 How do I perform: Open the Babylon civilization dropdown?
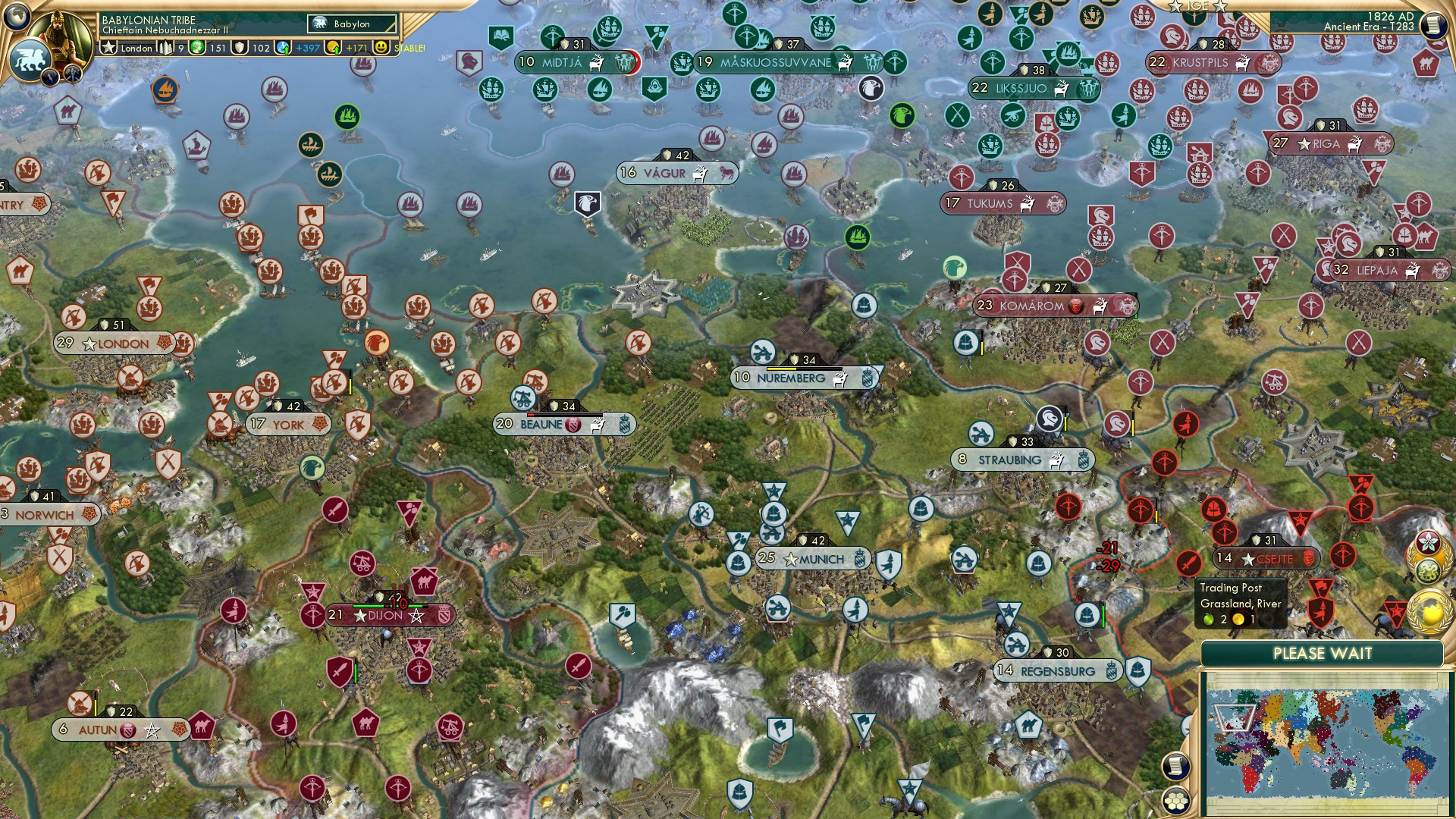coord(350,24)
